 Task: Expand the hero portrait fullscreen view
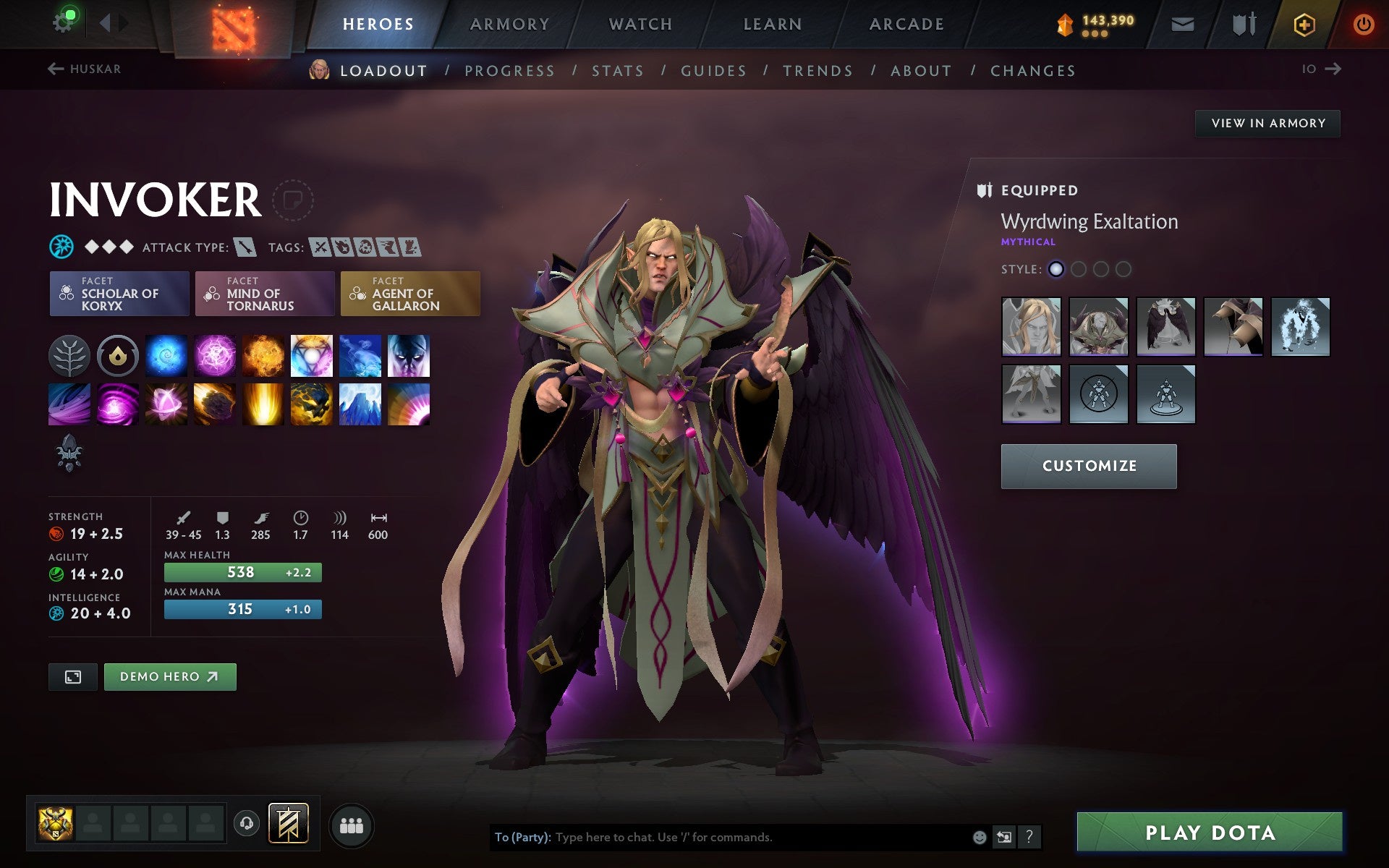[72, 677]
